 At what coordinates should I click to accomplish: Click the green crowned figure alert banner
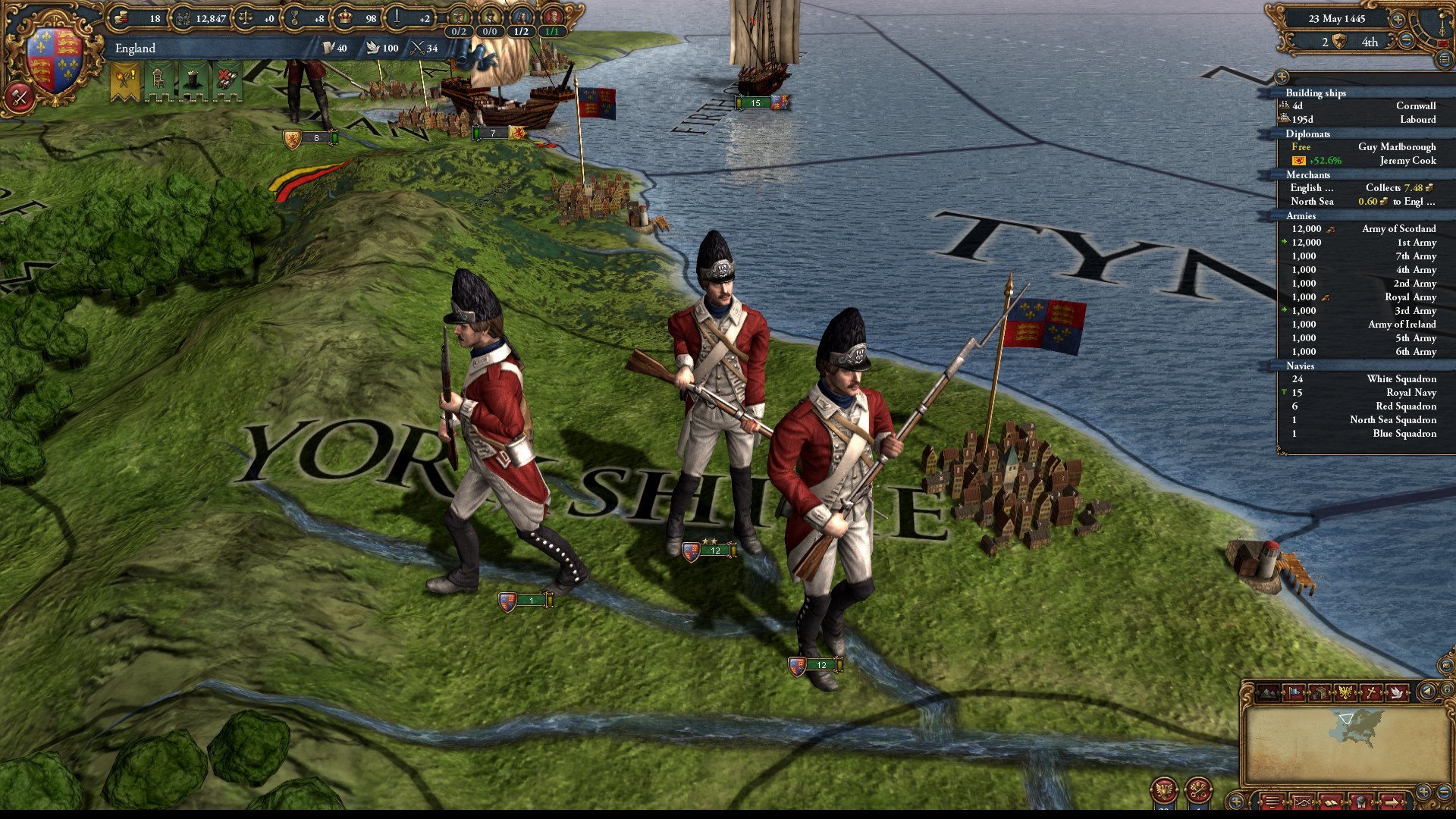pyautogui.click(x=192, y=80)
